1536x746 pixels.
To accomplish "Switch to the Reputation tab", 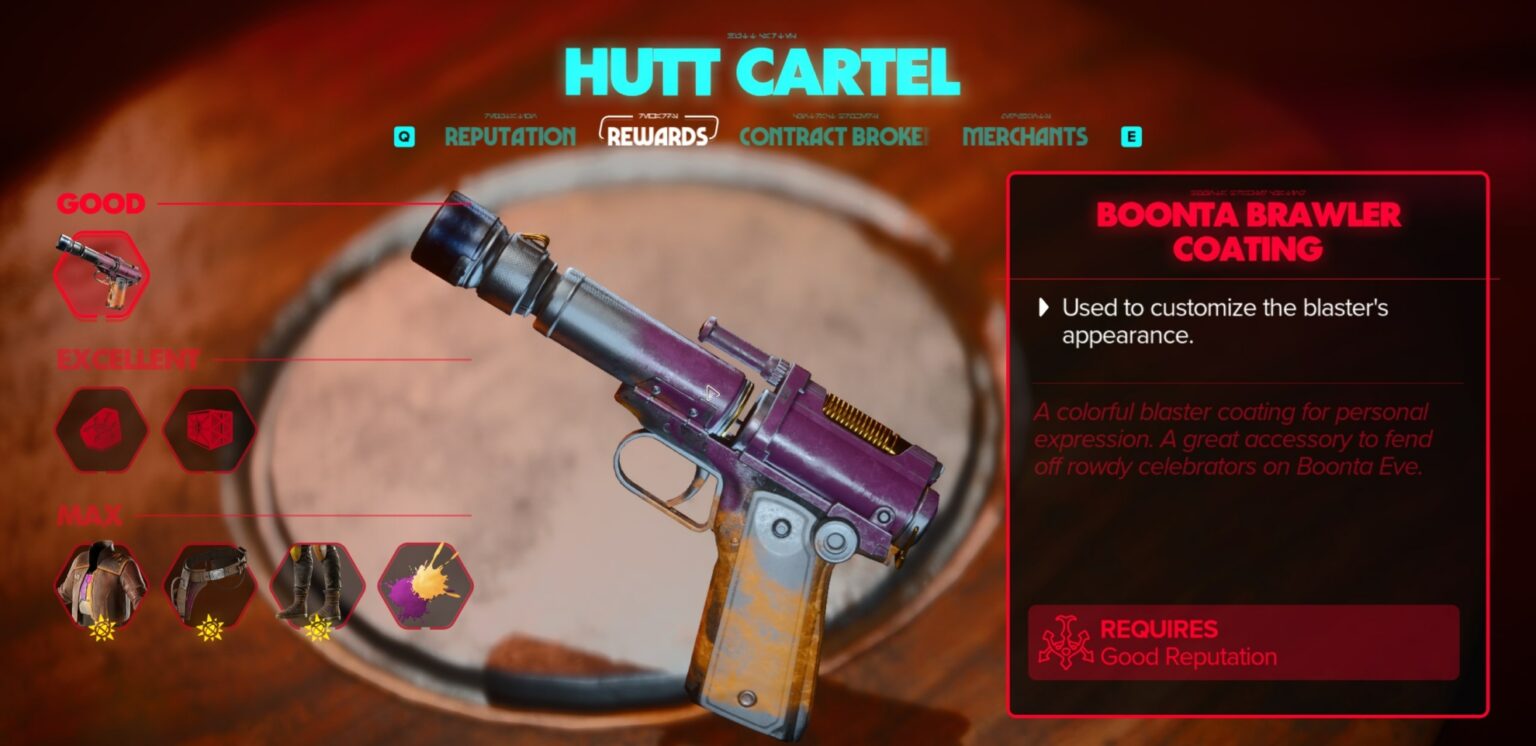I will click(509, 137).
